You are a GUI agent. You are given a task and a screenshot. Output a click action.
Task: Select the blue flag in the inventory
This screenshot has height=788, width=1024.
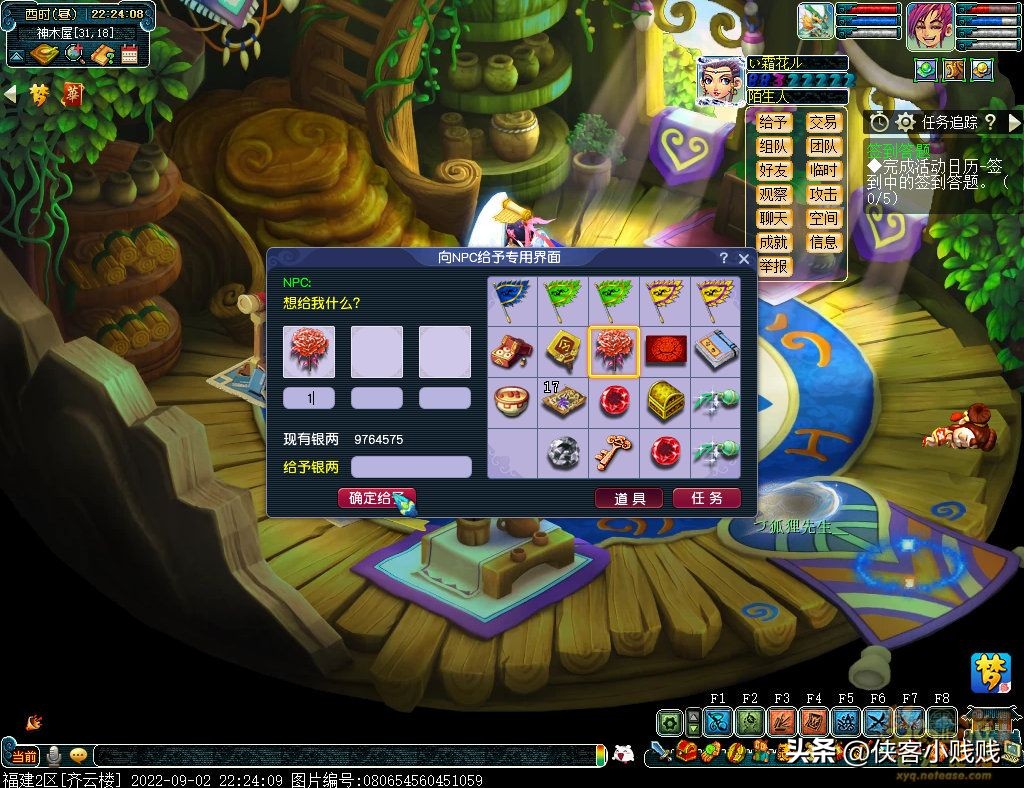coord(512,300)
